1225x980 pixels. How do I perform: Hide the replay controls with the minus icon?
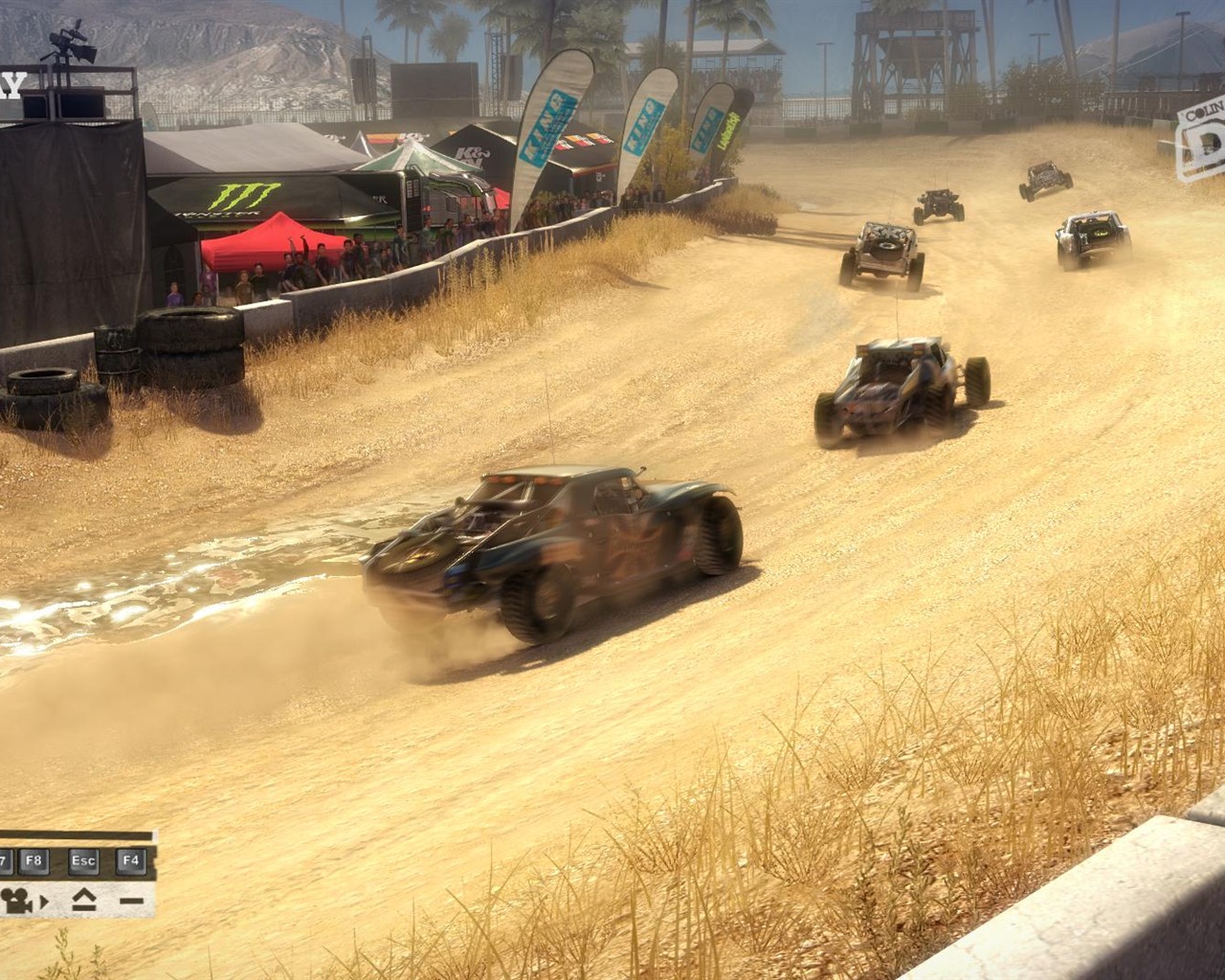tap(131, 900)
